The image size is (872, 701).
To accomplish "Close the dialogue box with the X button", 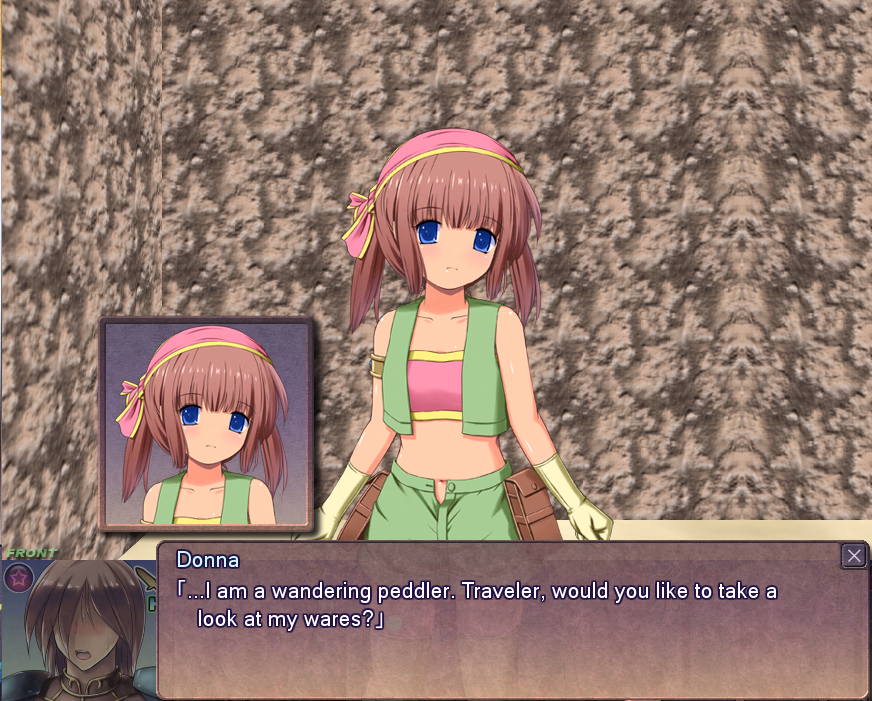I will point(853,556).
